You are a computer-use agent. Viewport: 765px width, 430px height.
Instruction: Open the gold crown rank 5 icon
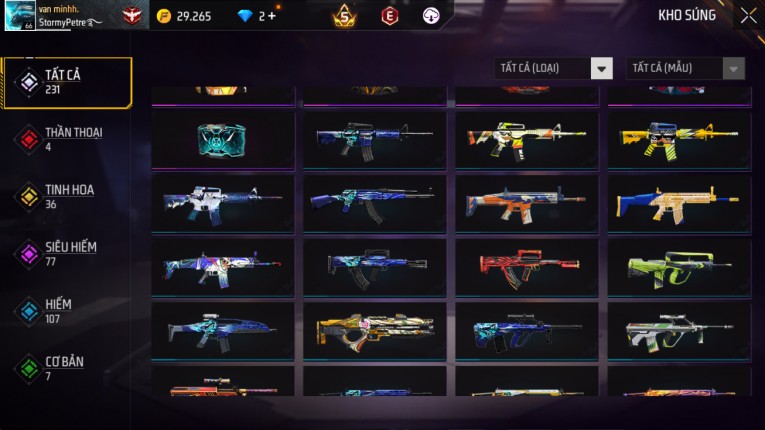[344, 16]
